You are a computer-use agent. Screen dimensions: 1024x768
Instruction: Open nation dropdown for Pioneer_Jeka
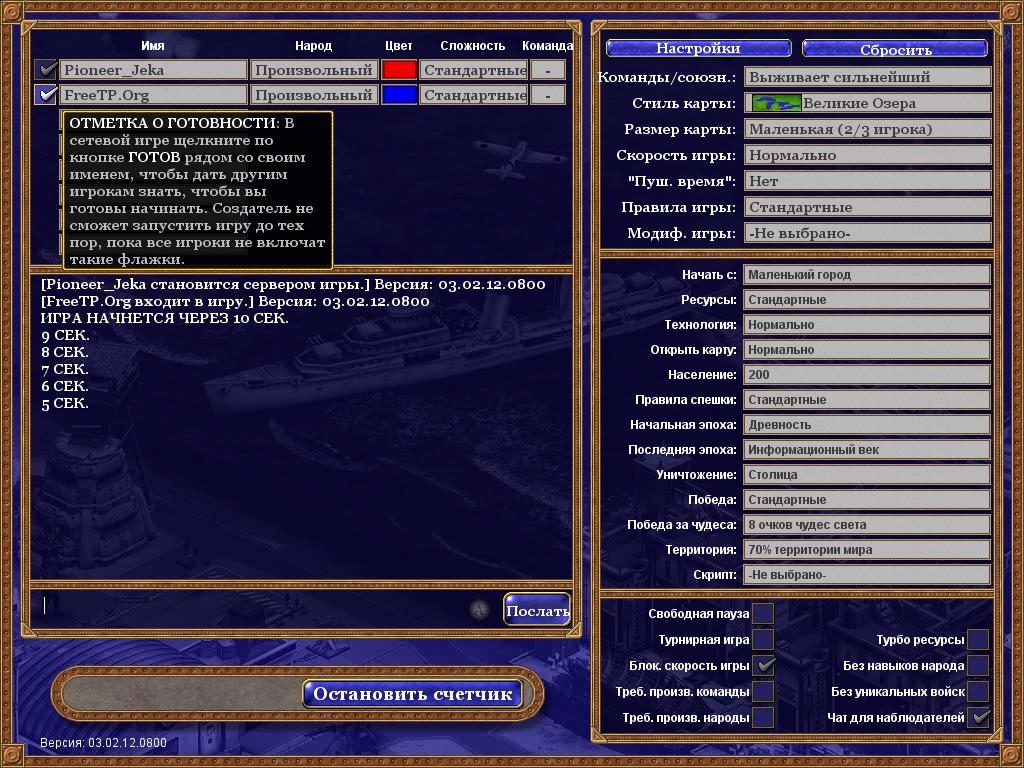(313, 70)
